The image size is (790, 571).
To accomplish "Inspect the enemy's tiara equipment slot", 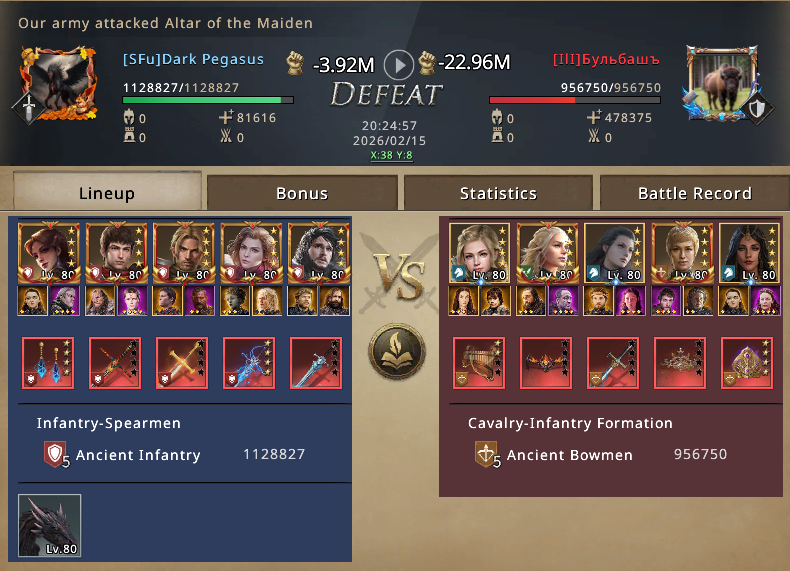I will (680, 363).
